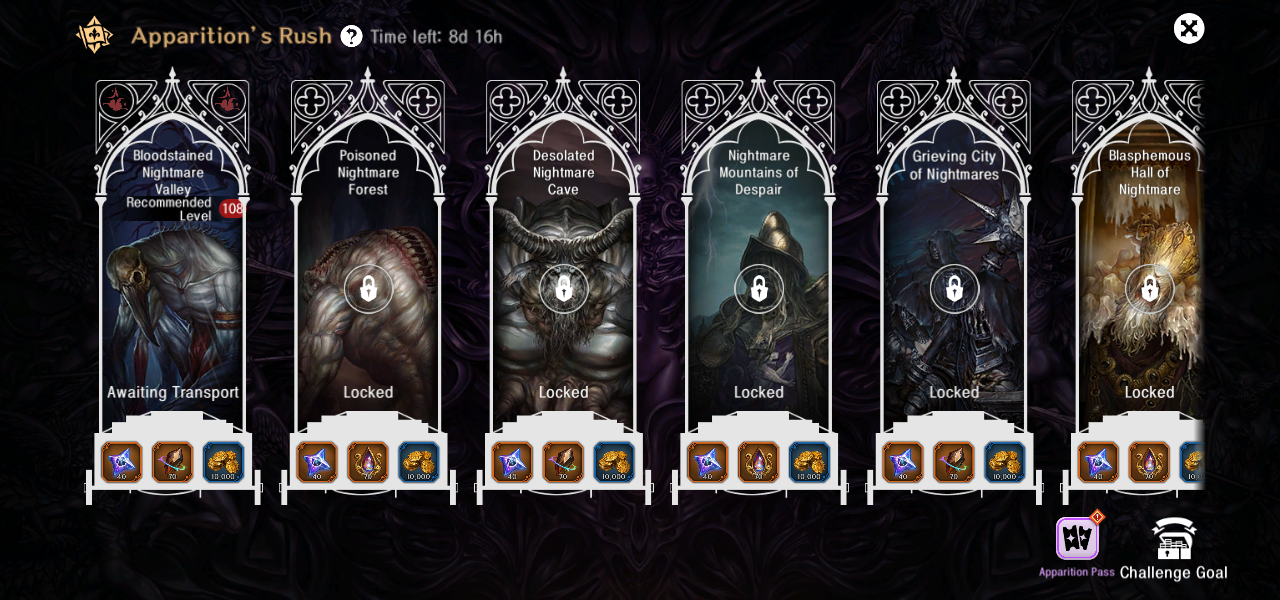Choose the locked Desolated Nightmare Cave stage
The image size is (1280, 600).
(x=563, y=290)
